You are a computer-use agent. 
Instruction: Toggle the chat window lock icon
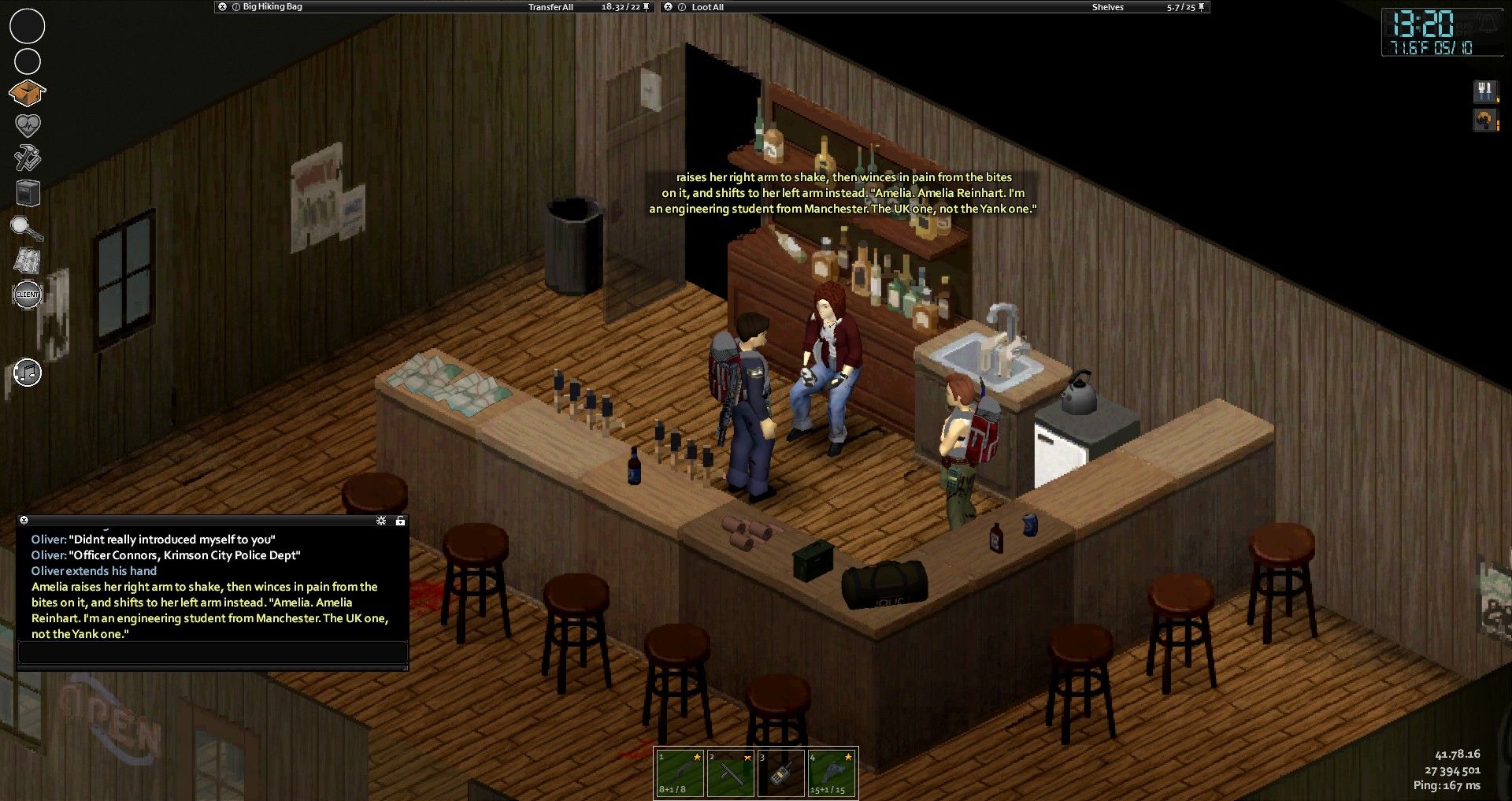coord(400,521)
